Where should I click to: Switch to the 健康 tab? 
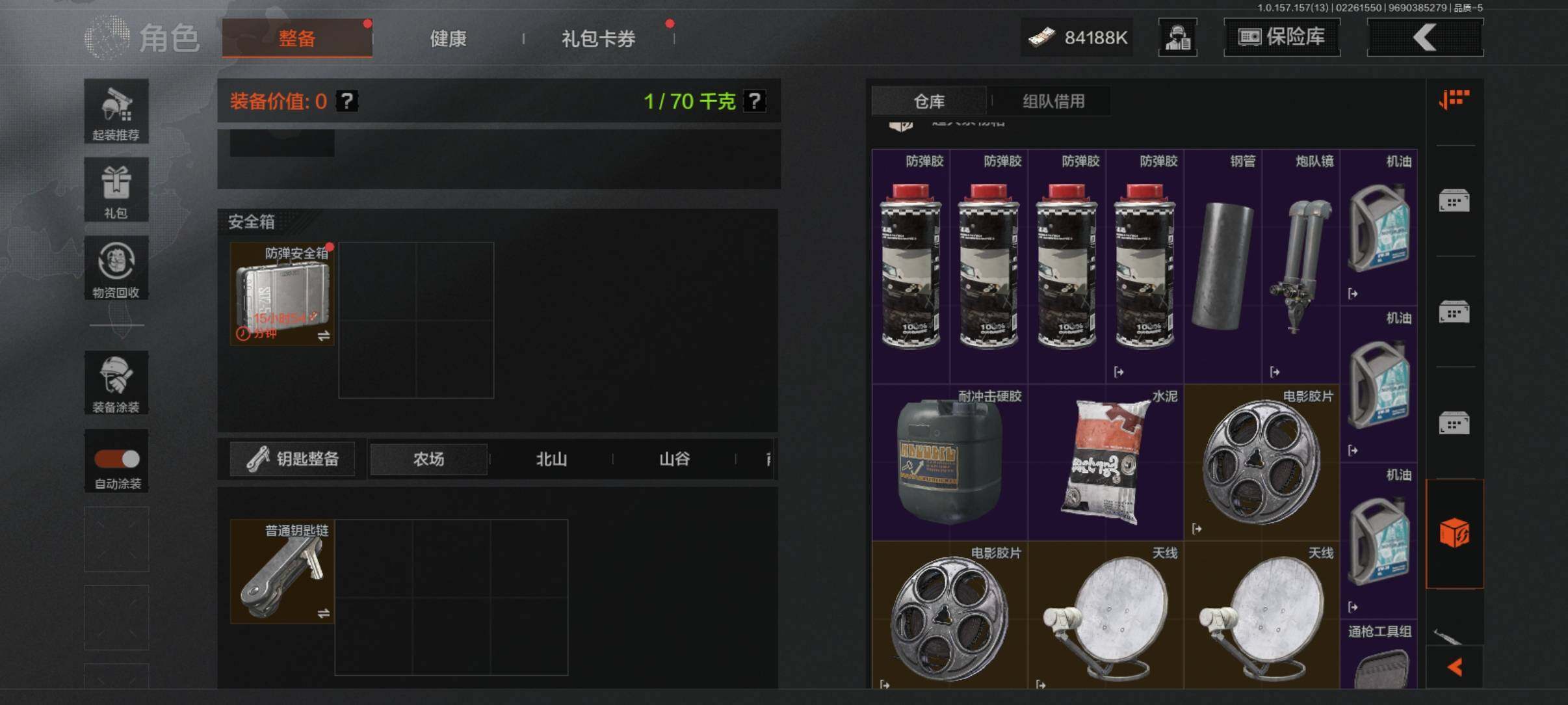point(448,39)
